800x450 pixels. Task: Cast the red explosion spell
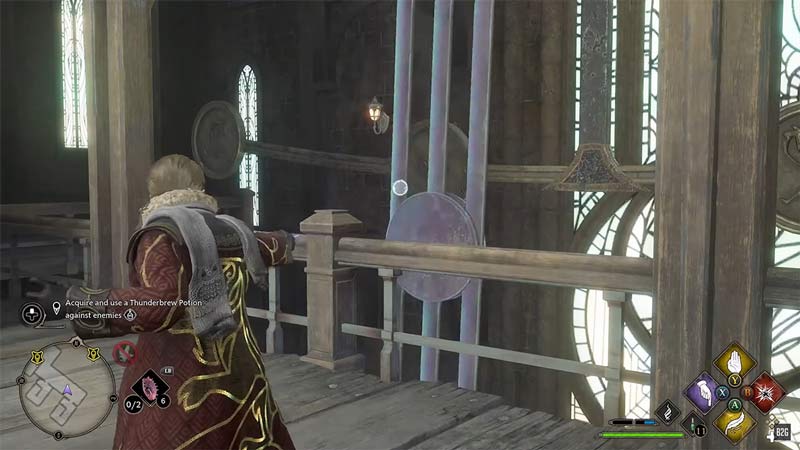[x=767, y=392]
